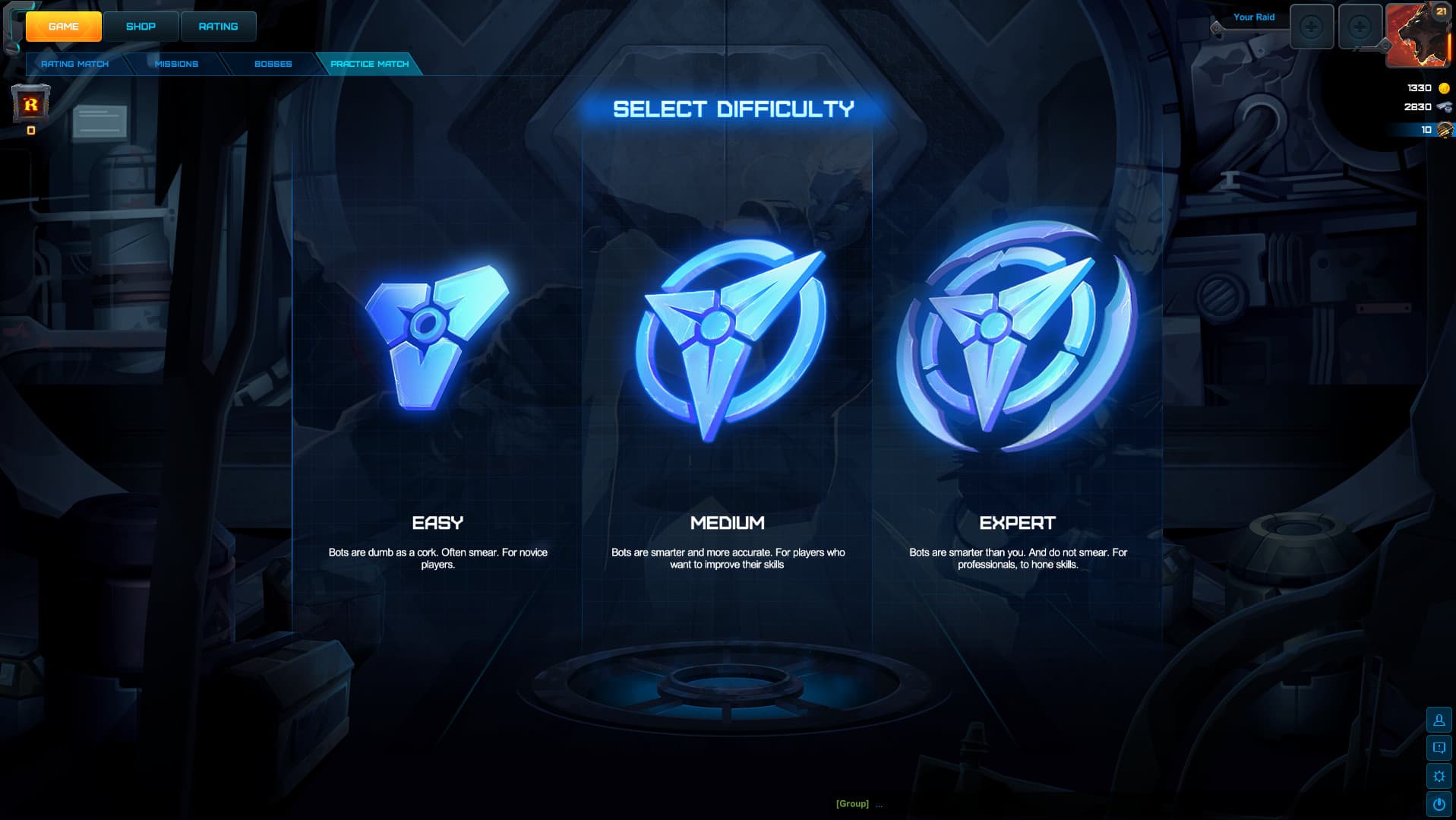This screenshot has height=820, width=1456.
Task: Select the Practice Match sub-tab
Action: 369,64
